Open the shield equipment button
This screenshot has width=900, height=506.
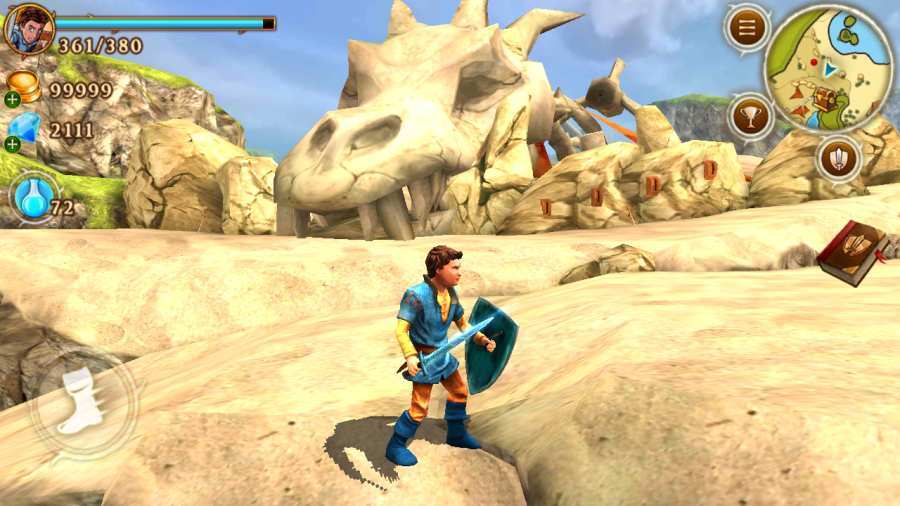click(x=838, y=158)
